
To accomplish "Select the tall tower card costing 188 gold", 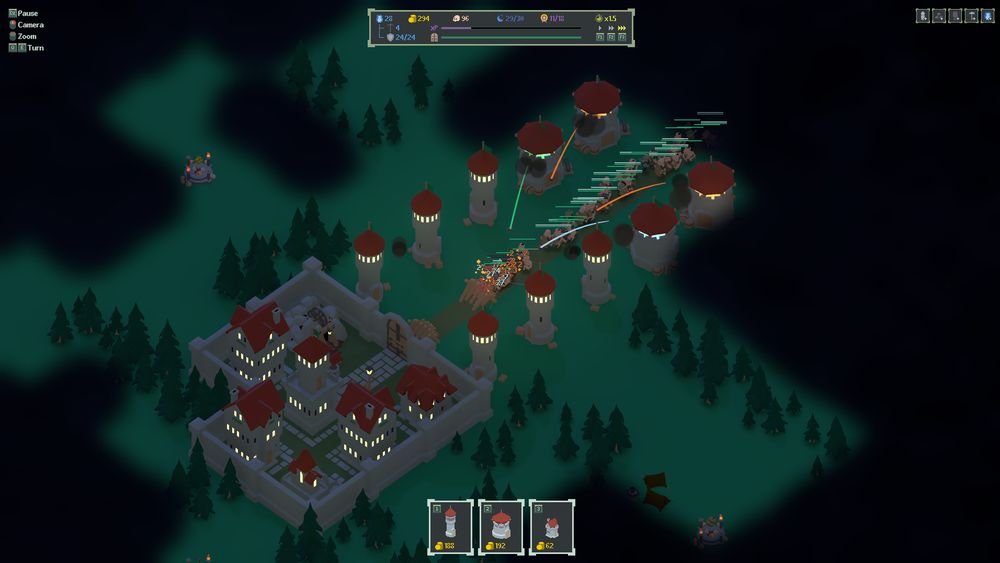I will (x=450, y=525).
